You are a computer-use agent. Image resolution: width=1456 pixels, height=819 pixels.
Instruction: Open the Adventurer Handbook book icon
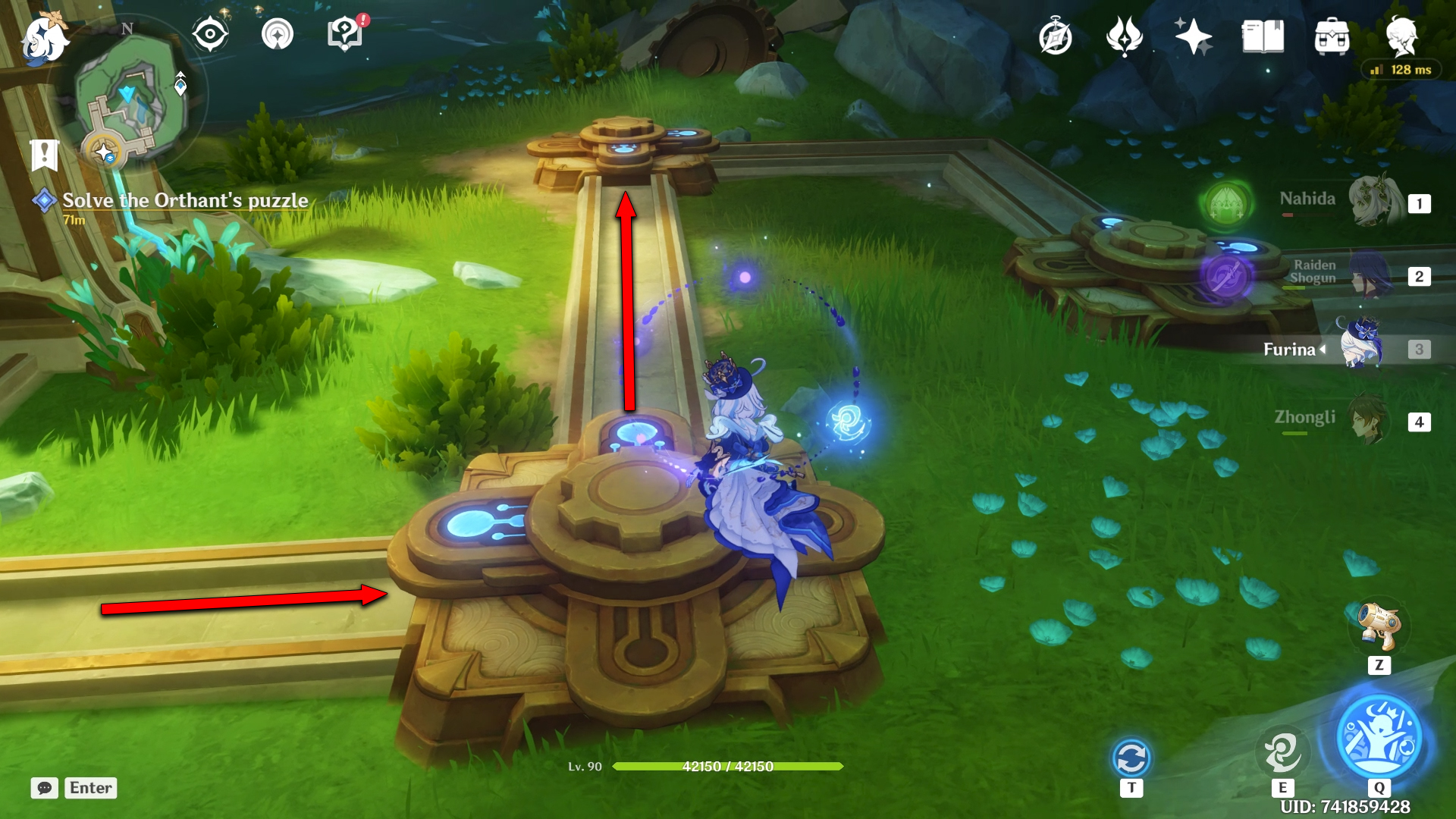click(x=1263, y=36)
